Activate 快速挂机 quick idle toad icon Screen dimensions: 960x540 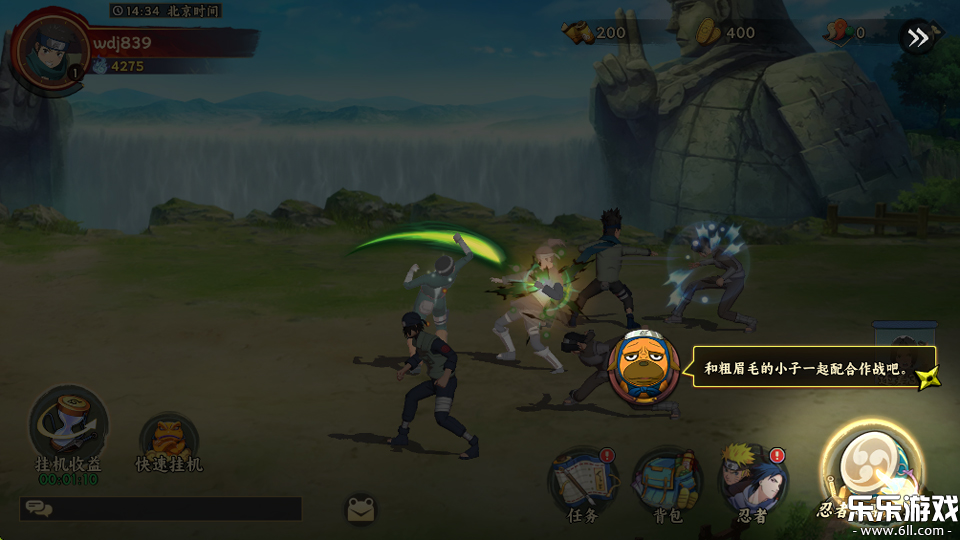pos(169,440)
